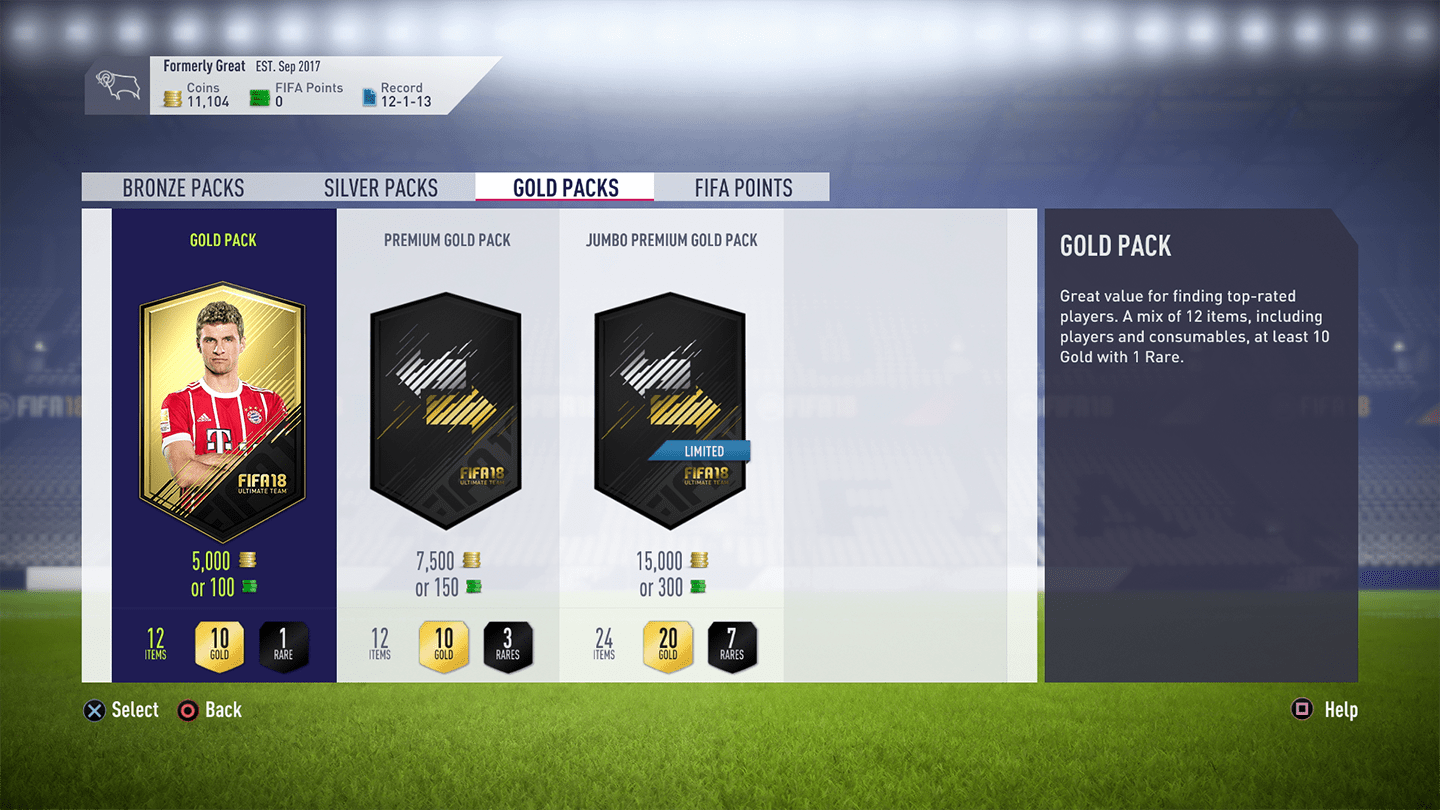This screenshot has height=810, width=1440.
Task: Click the 7 Rares badge under Jumbo Premium Gold Pack
Action: pyautogui.click(x=732, y=645)
